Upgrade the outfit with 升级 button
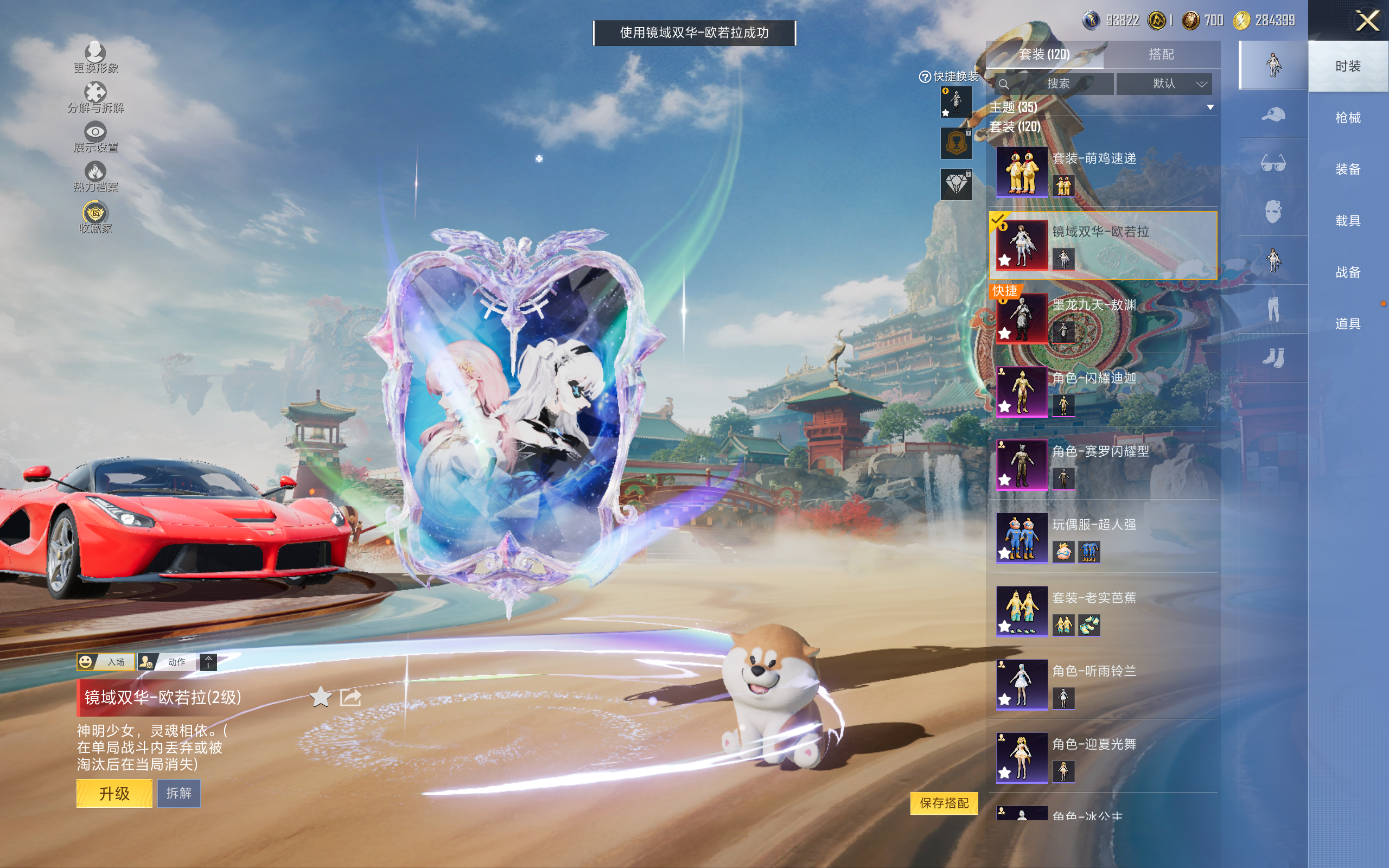 tap(114, 793)
